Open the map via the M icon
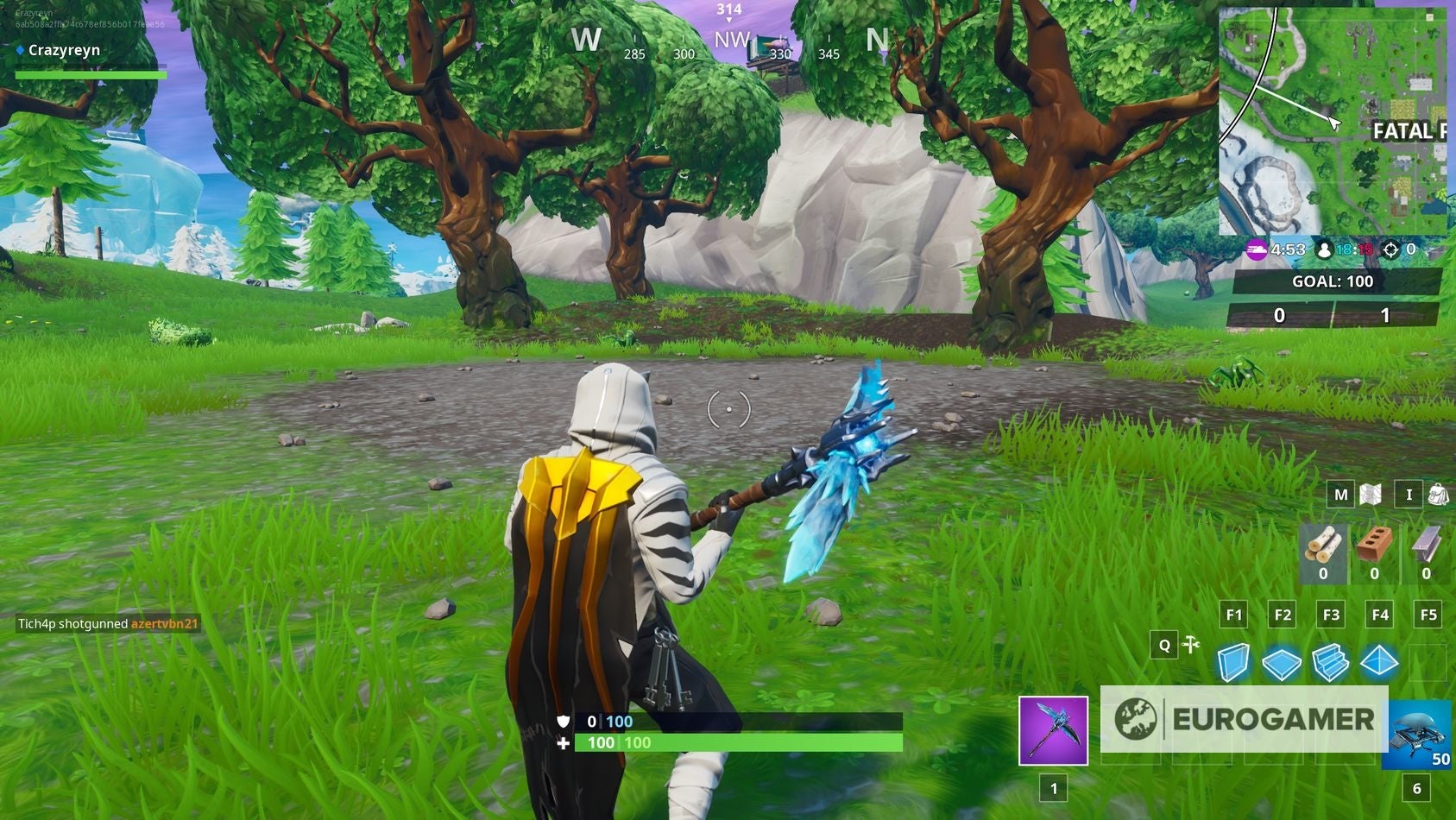Image resolution: width=1456 pixels, height=820 pixels. [x=1340, y=495]
